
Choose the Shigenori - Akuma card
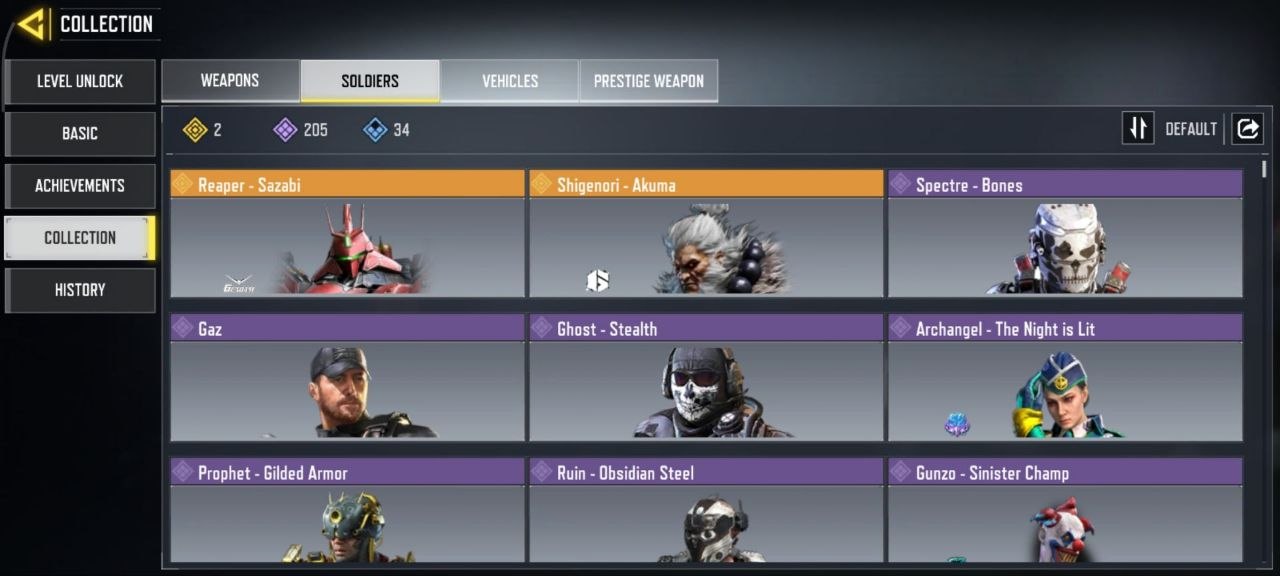706,234
